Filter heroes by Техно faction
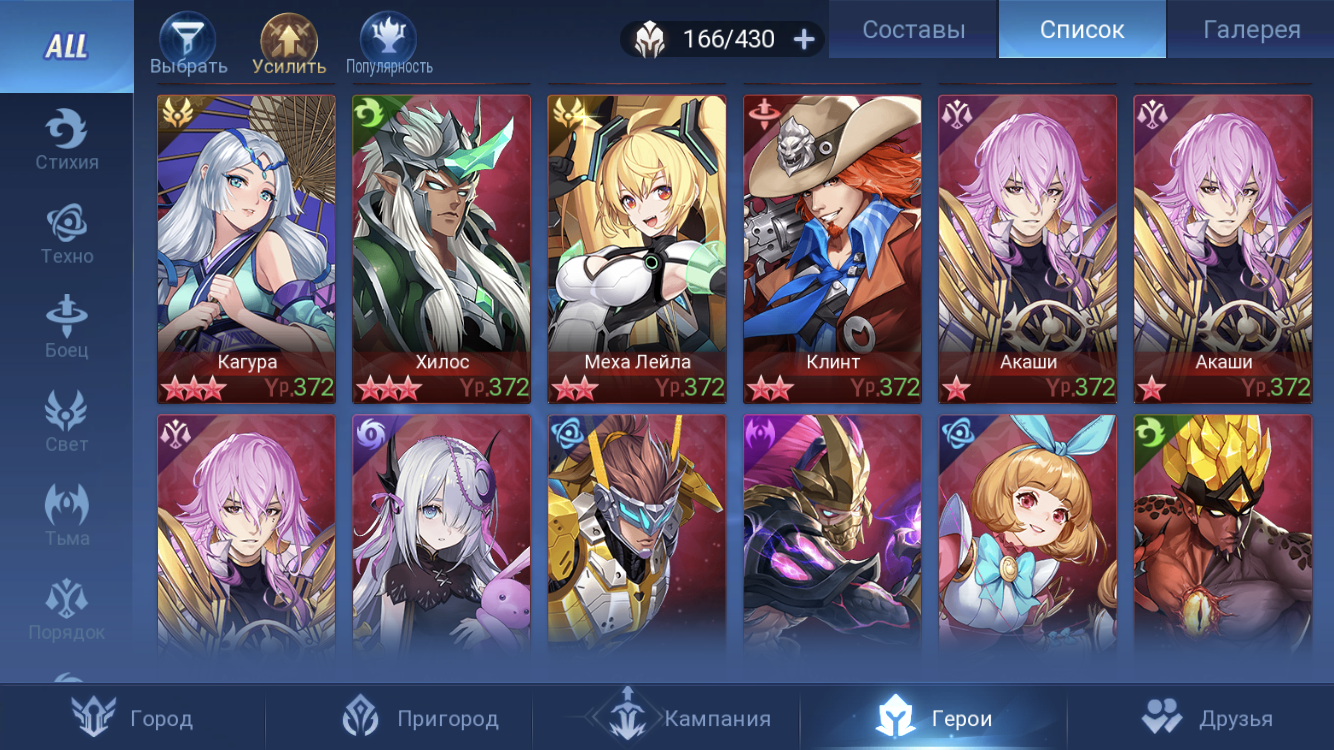The height and width of the screenshot is (750, 1334). coord(67,234)
